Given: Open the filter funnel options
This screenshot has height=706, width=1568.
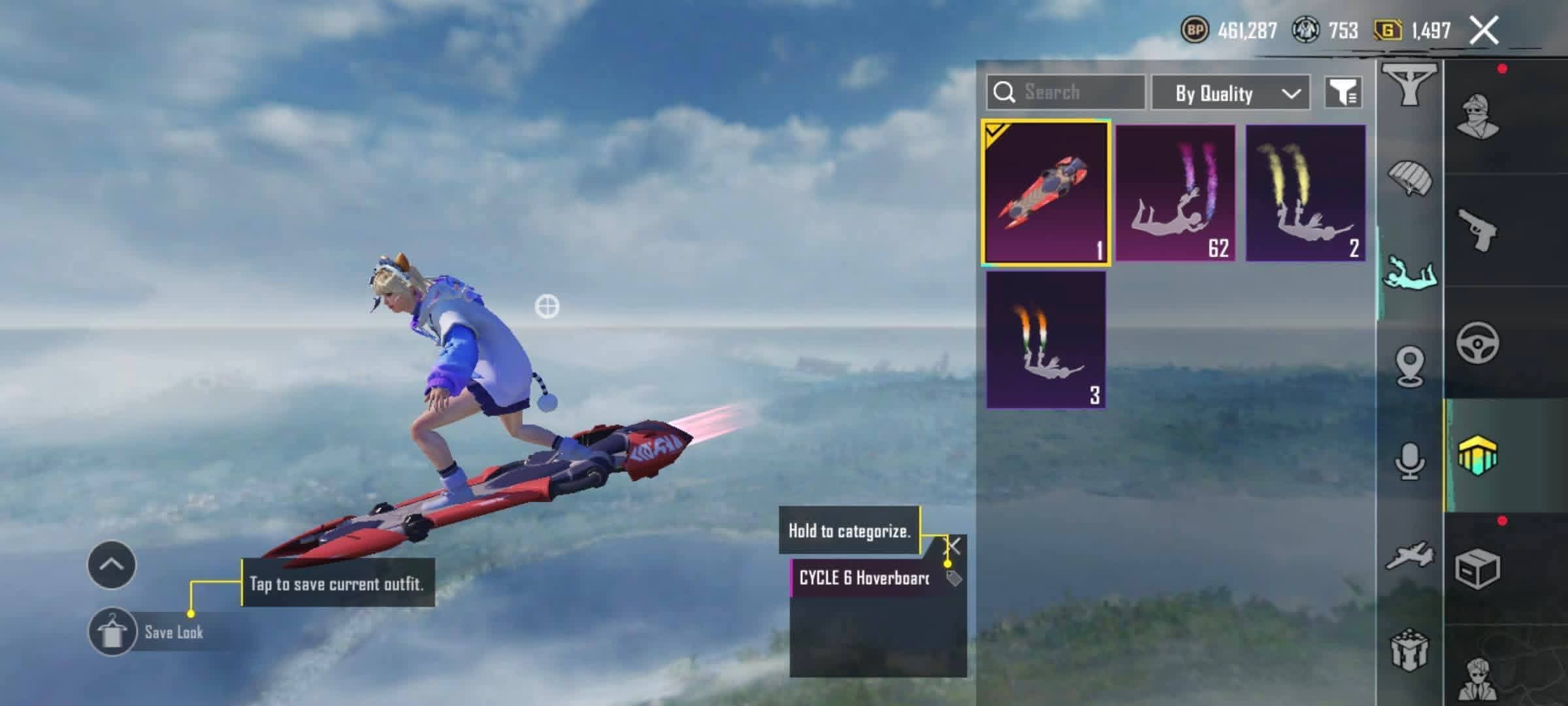Looking at the screenshot, I should pos(1343,92).
